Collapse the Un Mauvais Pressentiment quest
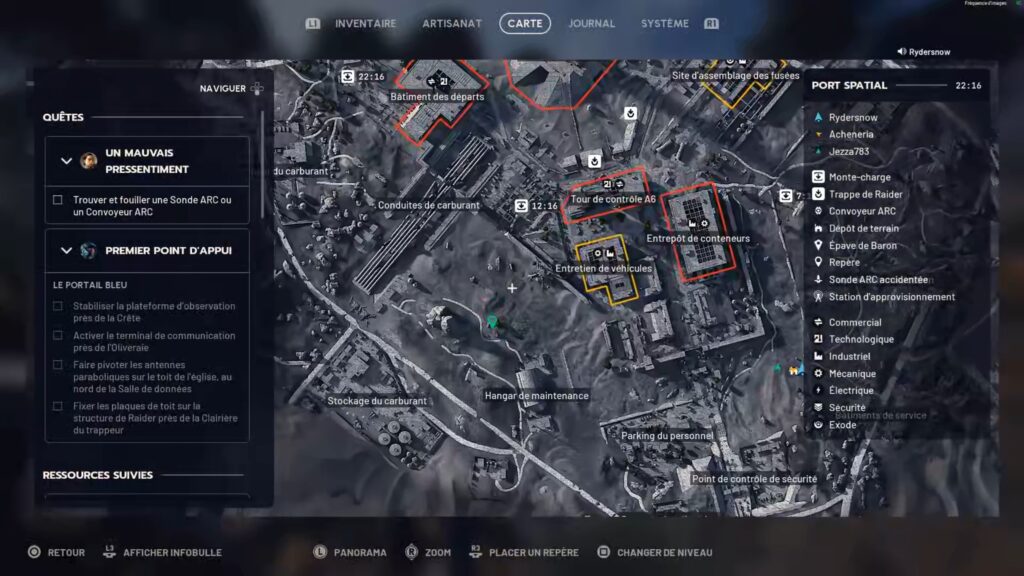This screenshot has width=1024, height=576. click(67, 161)
